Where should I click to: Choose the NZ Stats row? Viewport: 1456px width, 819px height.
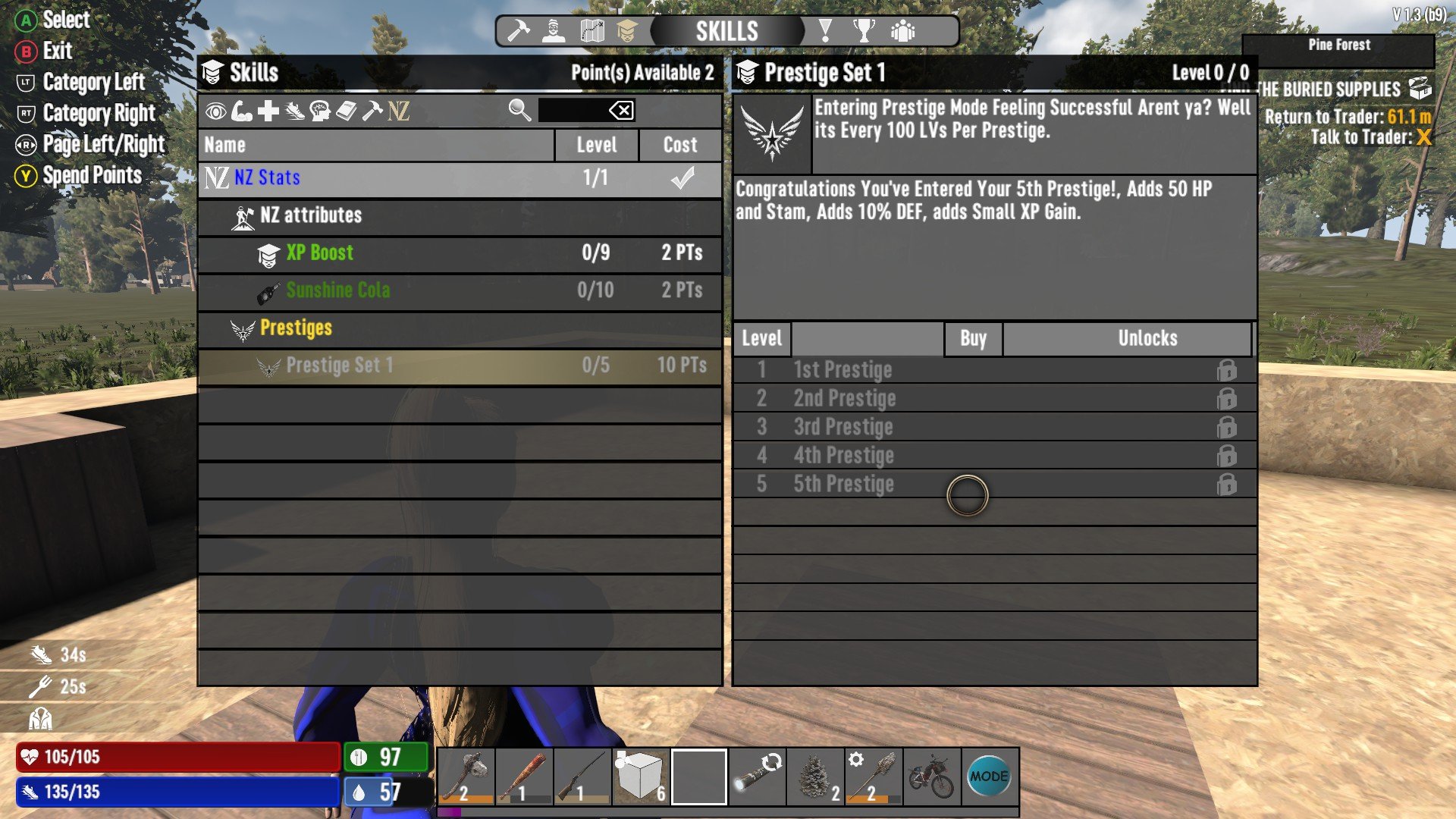coord(460,178)
